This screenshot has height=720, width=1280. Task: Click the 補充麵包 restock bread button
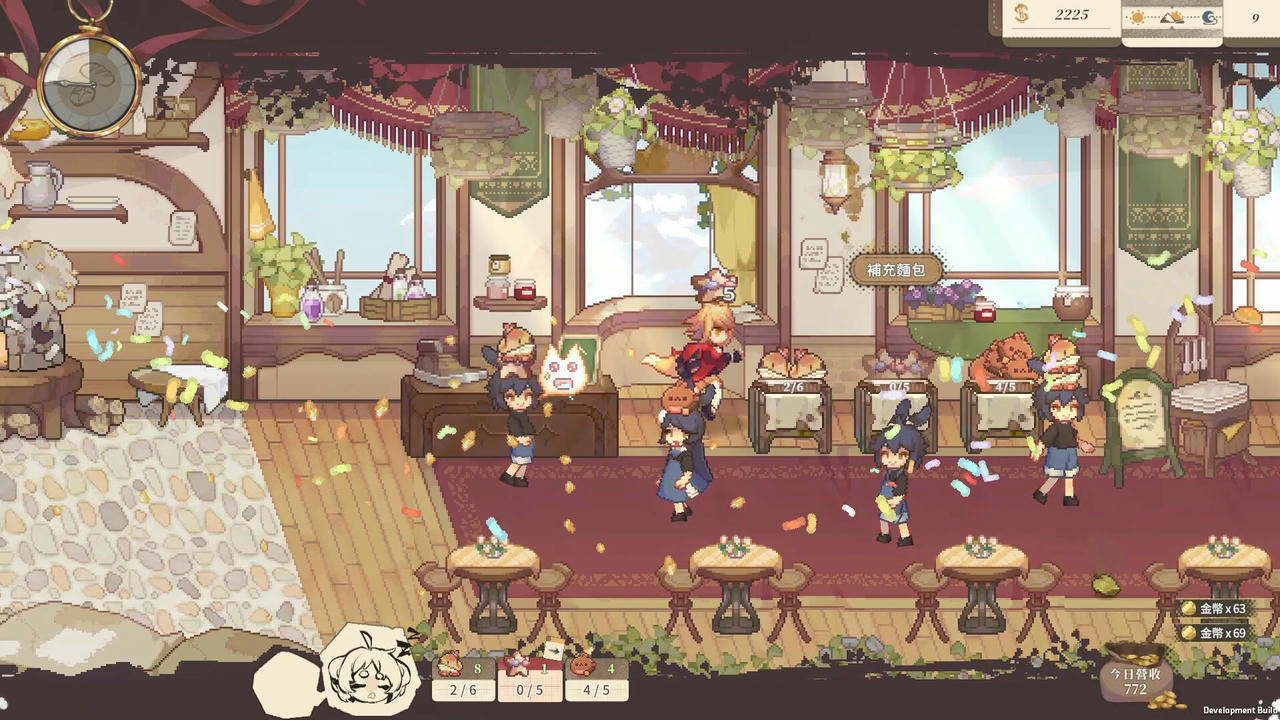pos(897,269)
